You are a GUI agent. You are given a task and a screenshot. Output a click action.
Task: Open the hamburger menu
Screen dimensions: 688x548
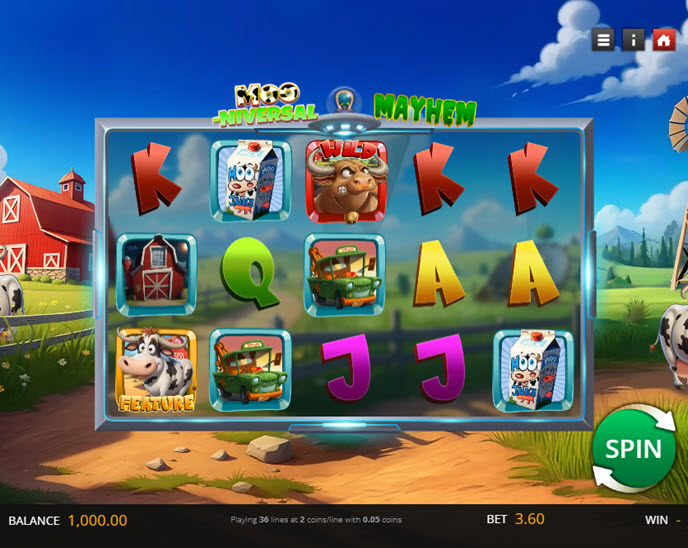pyautogui.click(x=603, y=39)
